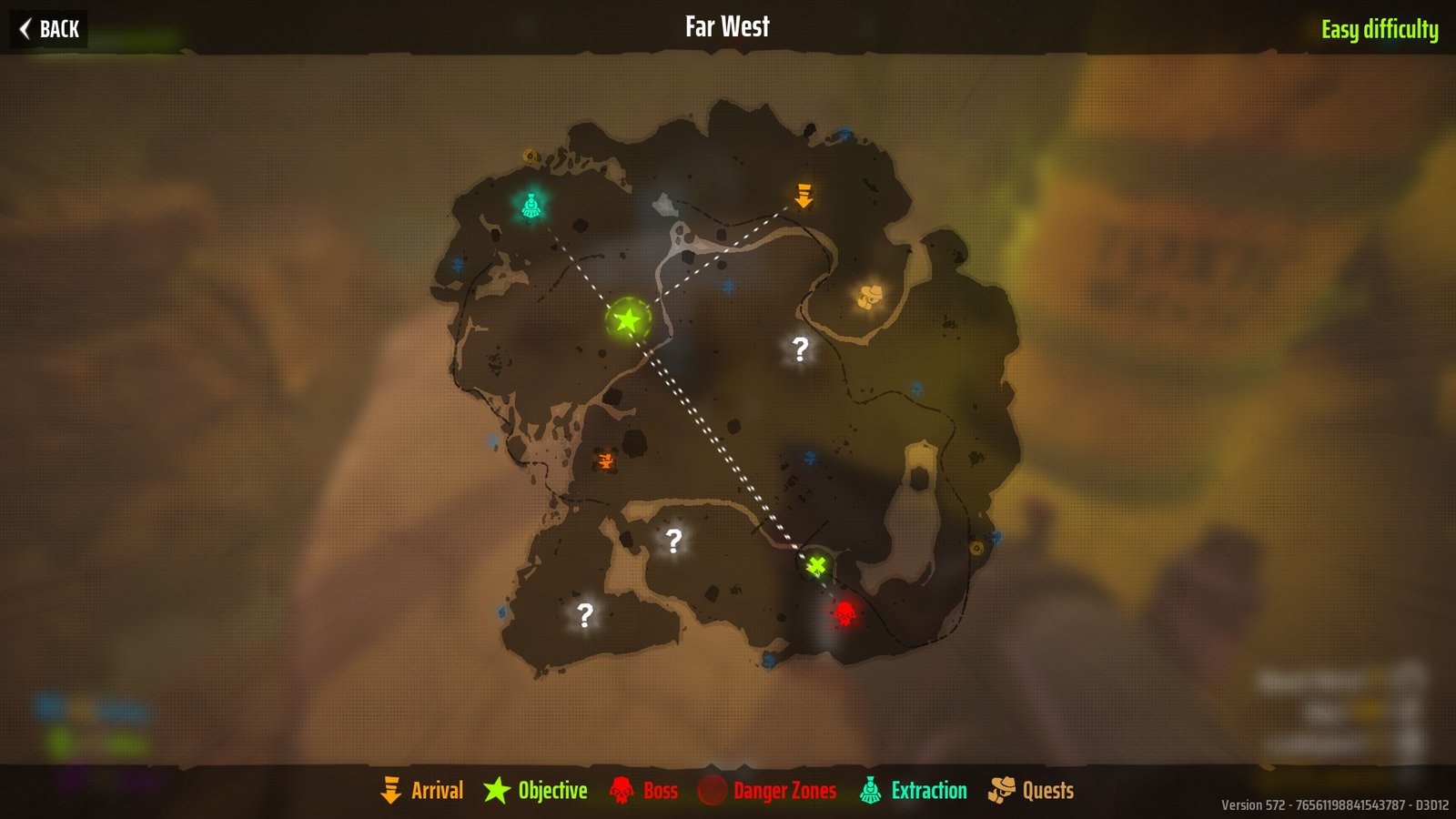
Task: Click the Objective star icon in the legend
Action: (498, 791)
